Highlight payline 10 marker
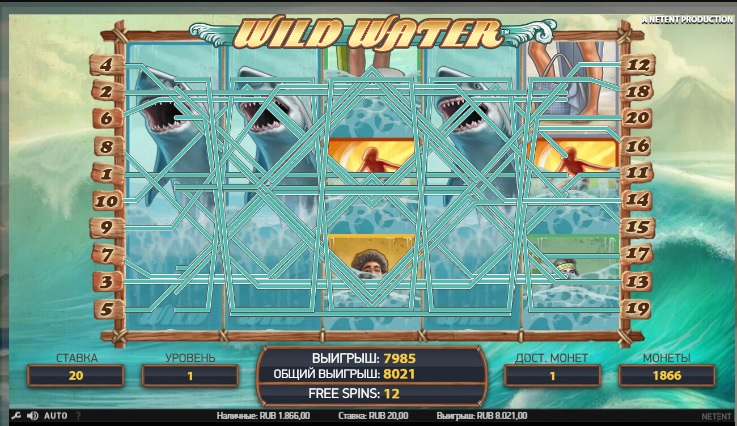The image size is (737, 426). (106, 200)
